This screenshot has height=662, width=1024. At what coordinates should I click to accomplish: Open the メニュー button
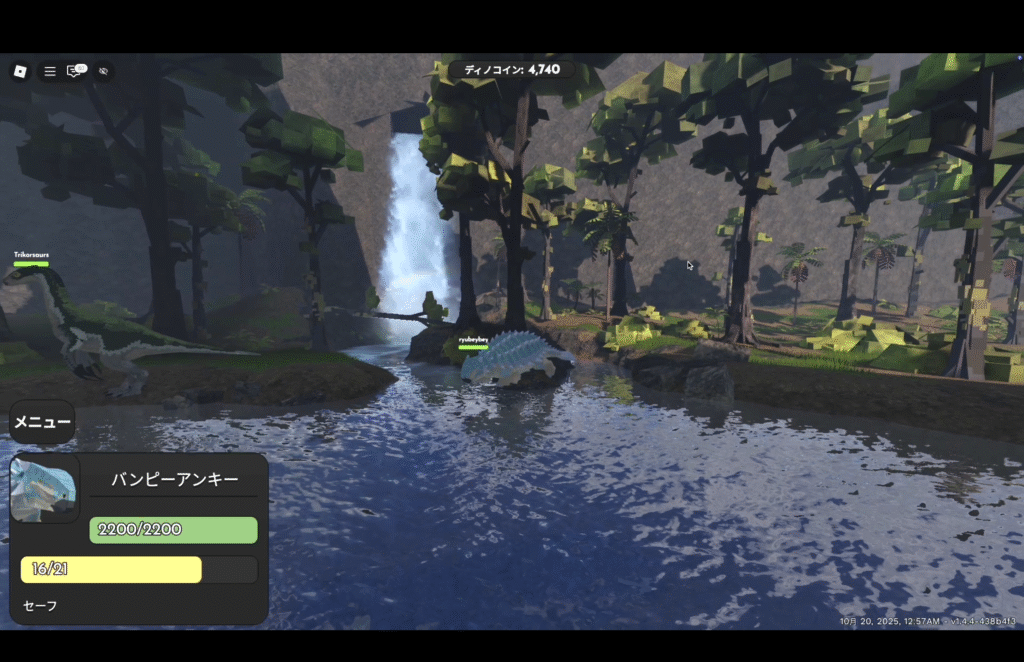(42, 422)
